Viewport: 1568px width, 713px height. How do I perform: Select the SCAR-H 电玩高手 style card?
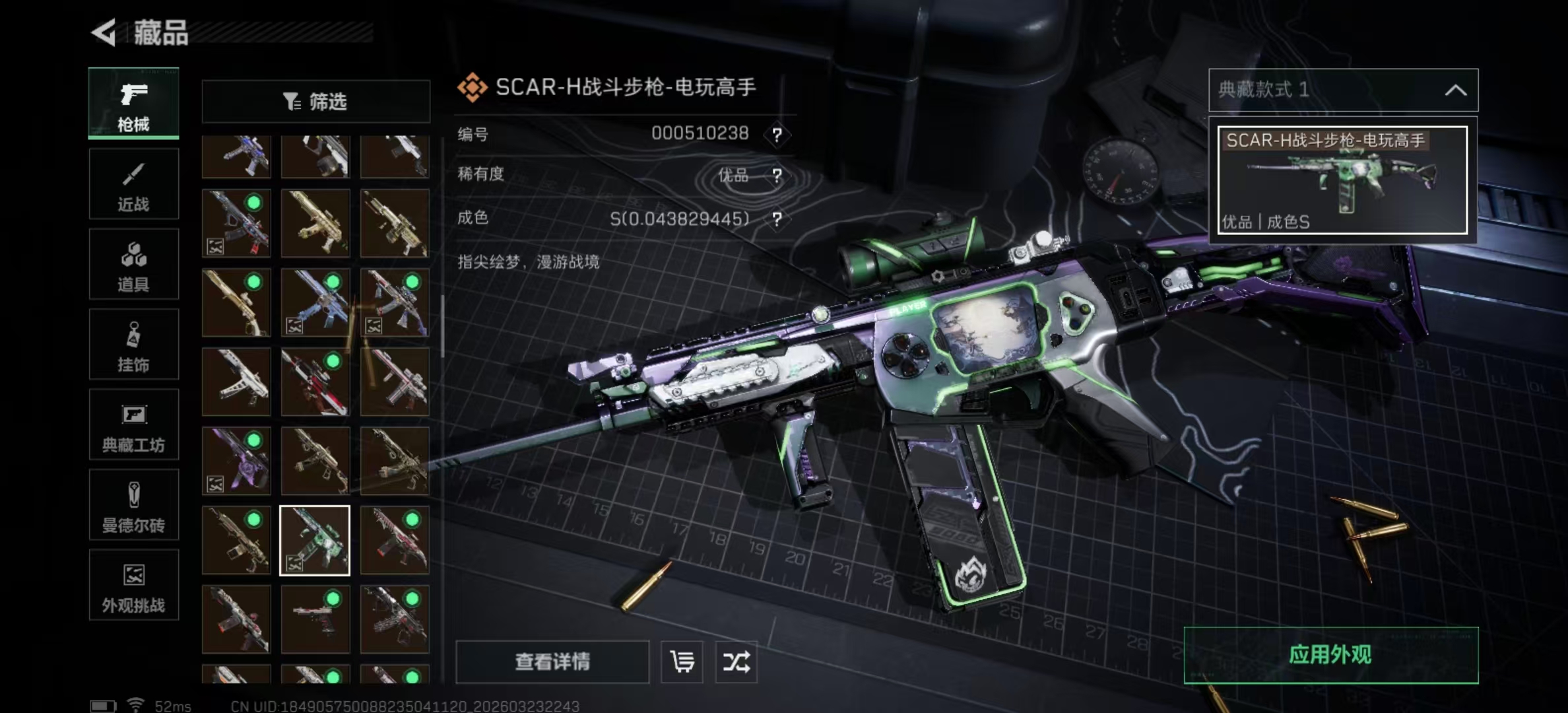pos(1342,180)
